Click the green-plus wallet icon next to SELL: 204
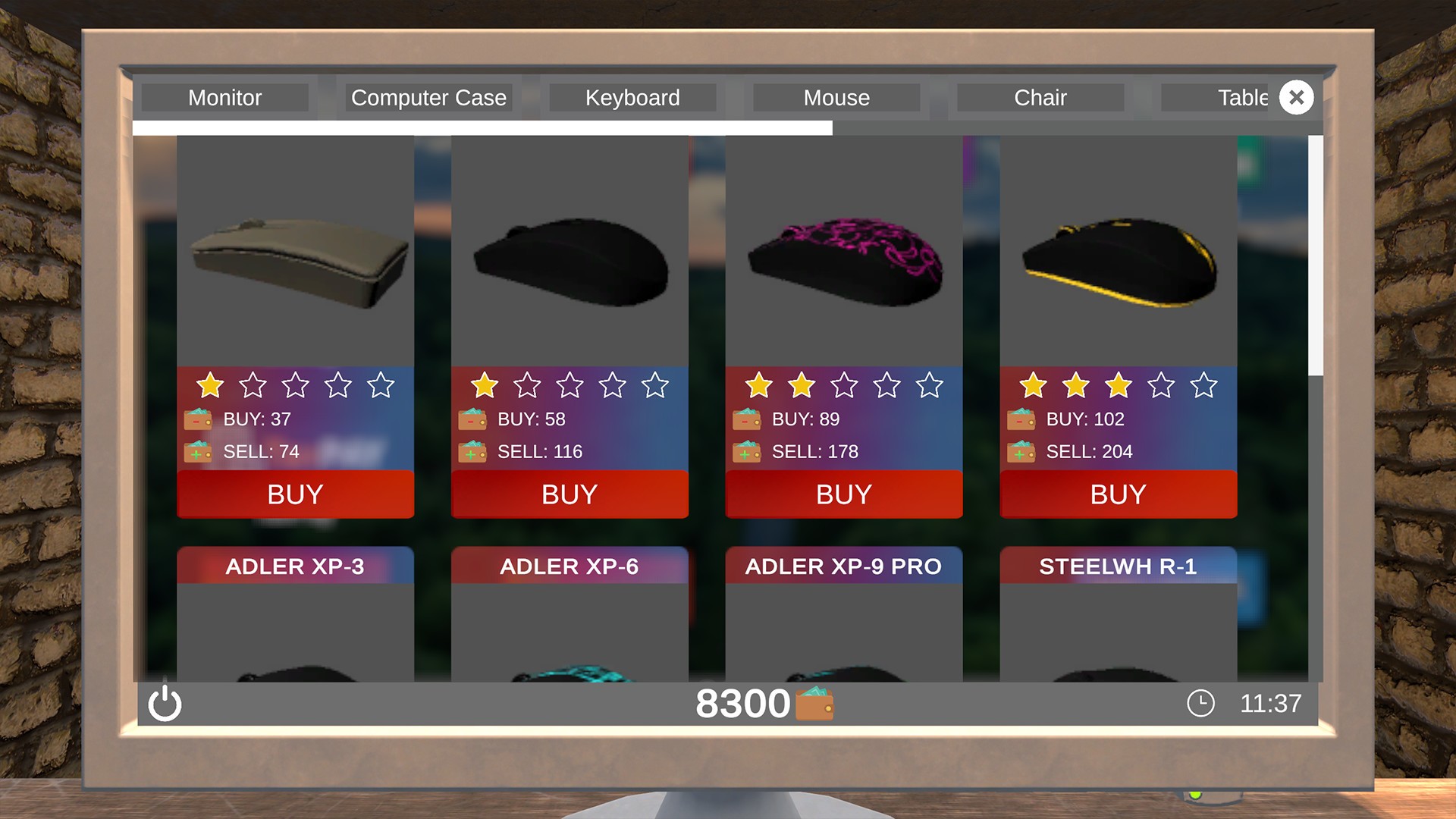Screen dimensions: 1456x819 pos(1021,451)
